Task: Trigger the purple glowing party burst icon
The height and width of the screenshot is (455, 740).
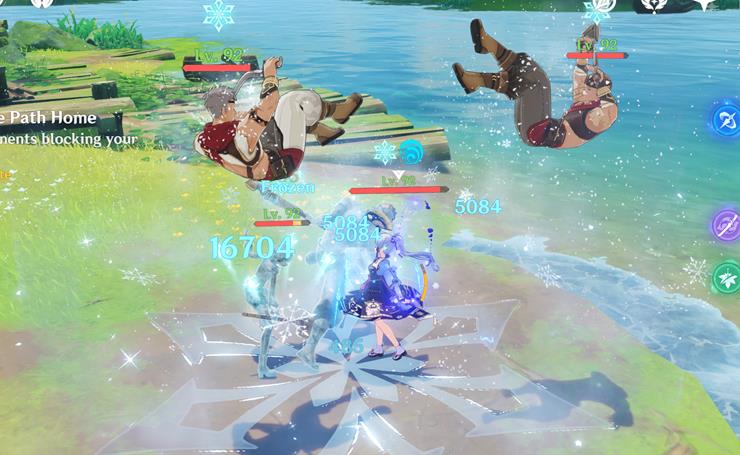Action: pos(726,224)
